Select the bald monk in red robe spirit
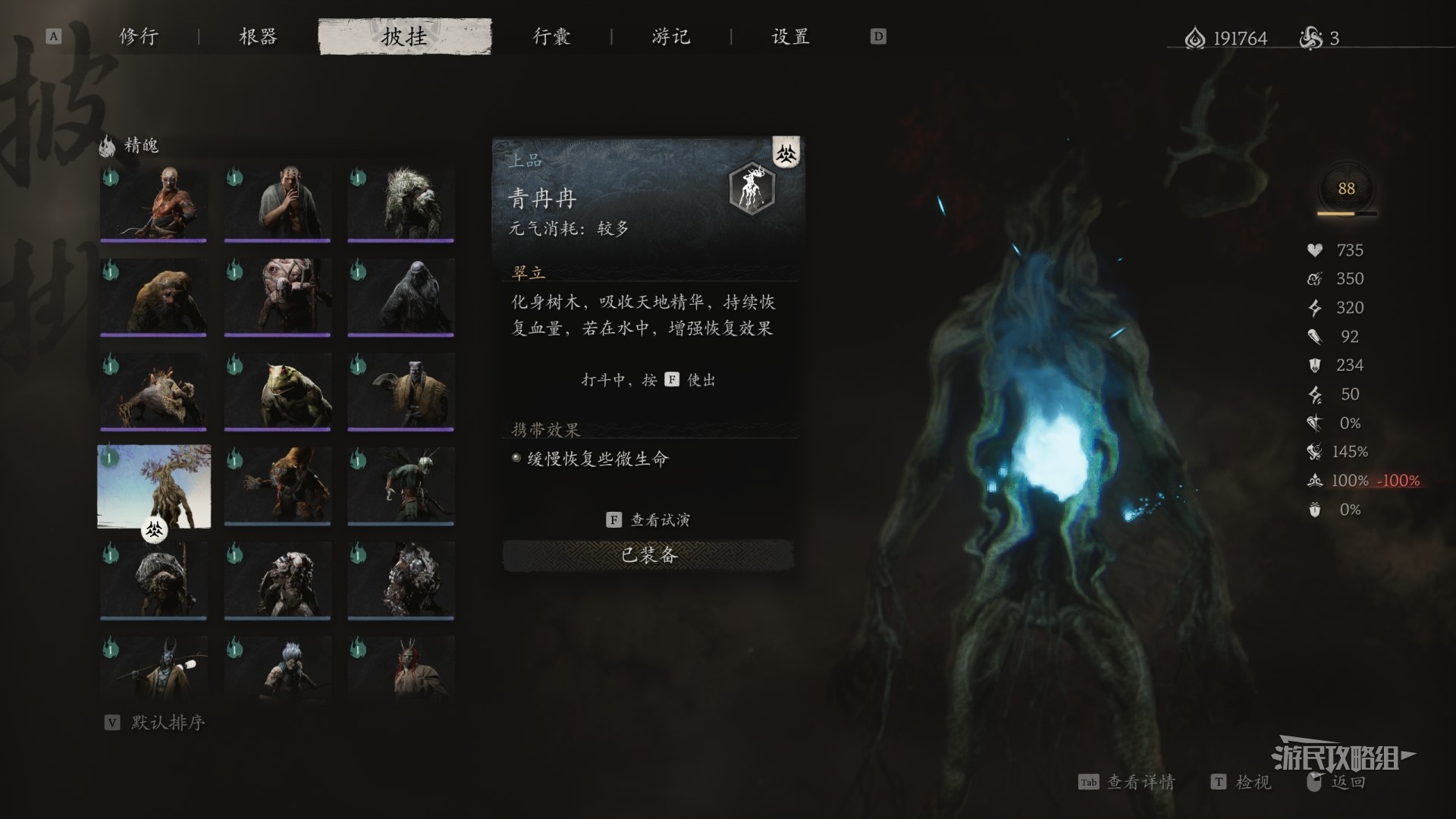 153,204
